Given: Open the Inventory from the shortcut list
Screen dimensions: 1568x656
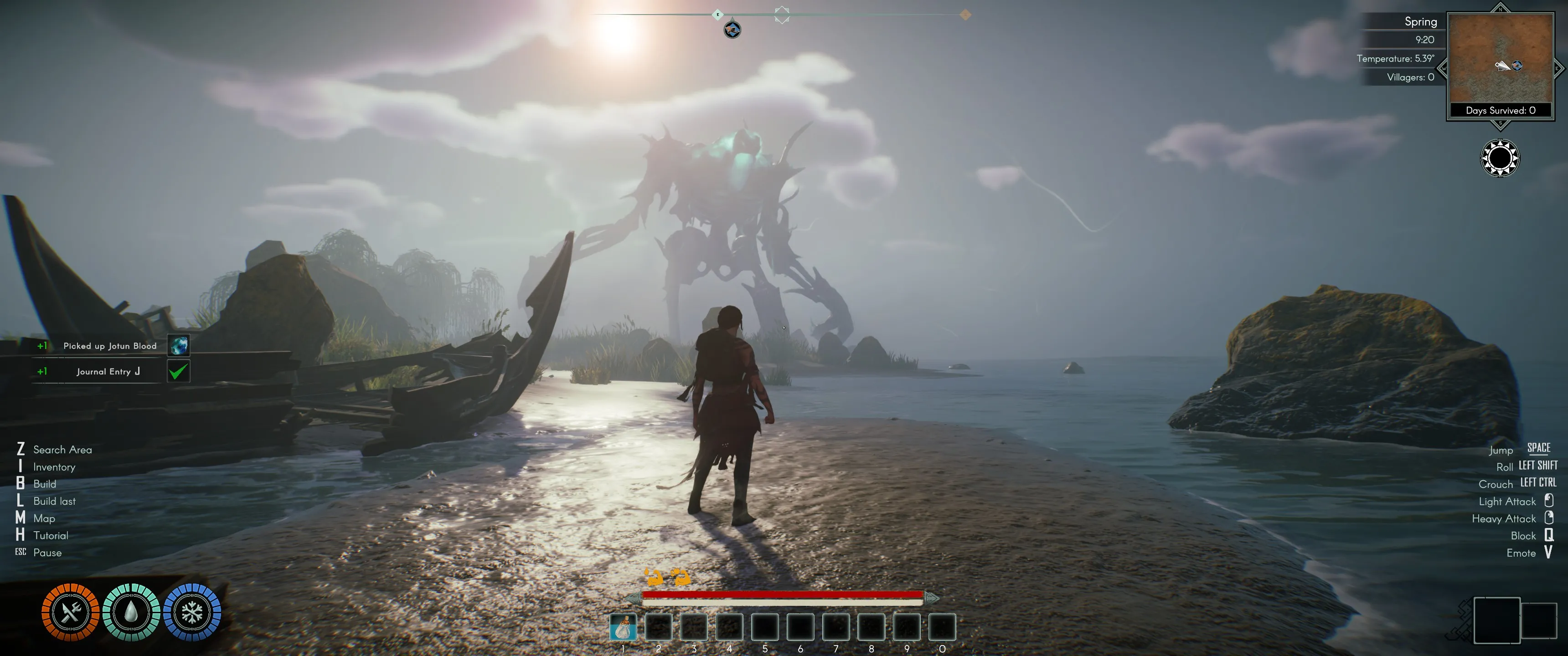Looking at the screenshot, I should pos(54,467).
